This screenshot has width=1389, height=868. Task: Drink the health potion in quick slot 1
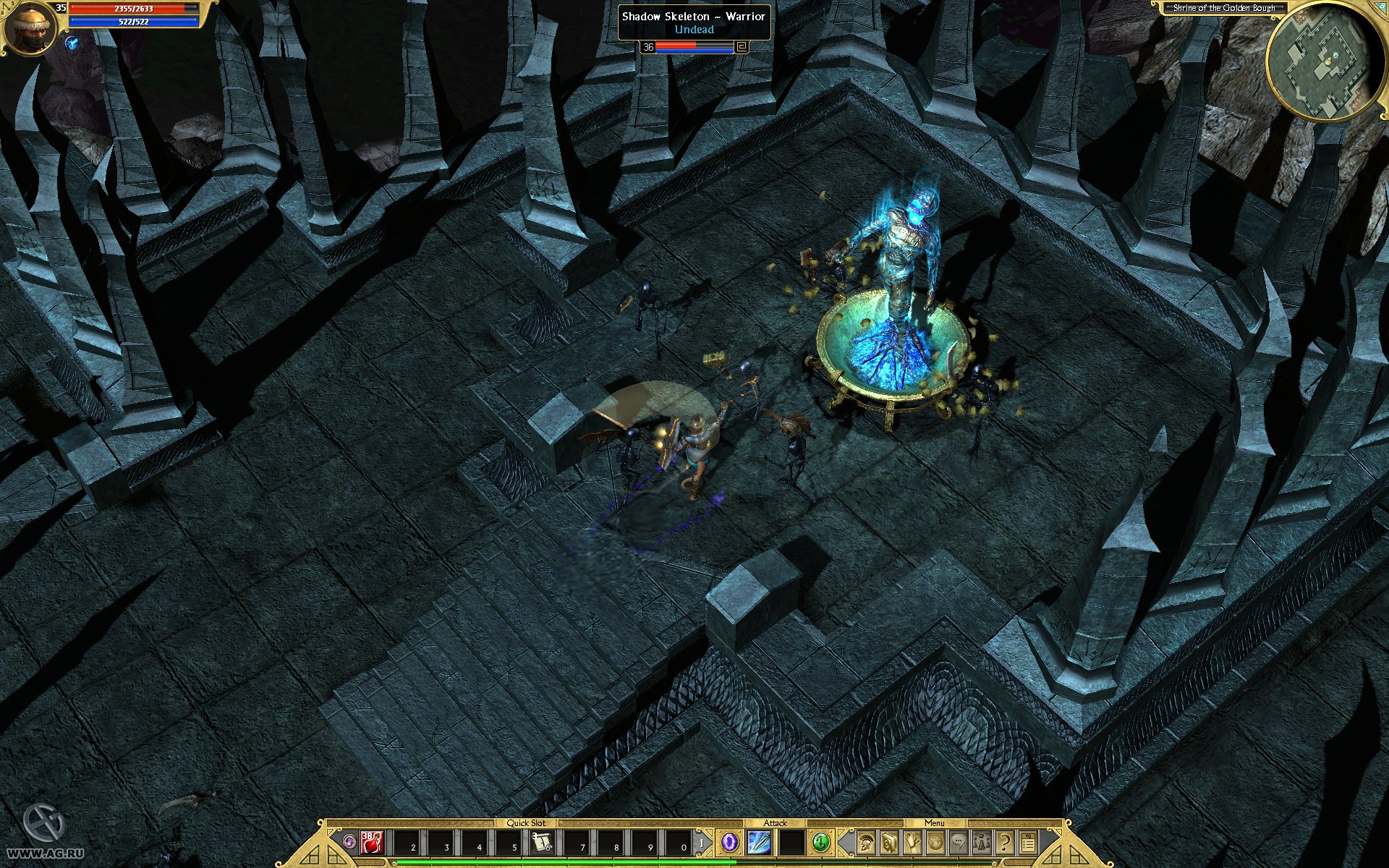point(371,843)
